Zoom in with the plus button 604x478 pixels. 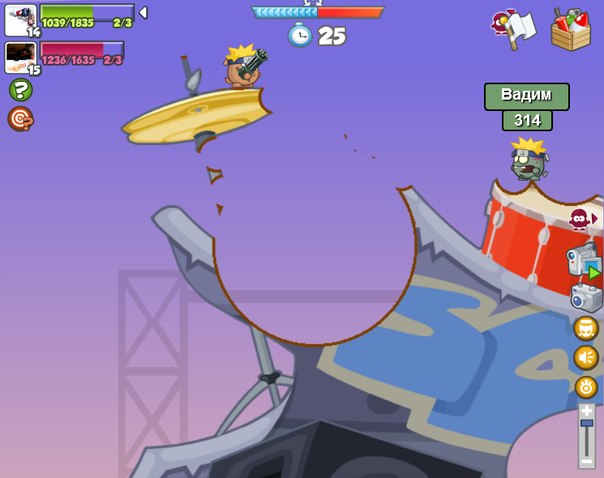[586, 410]
